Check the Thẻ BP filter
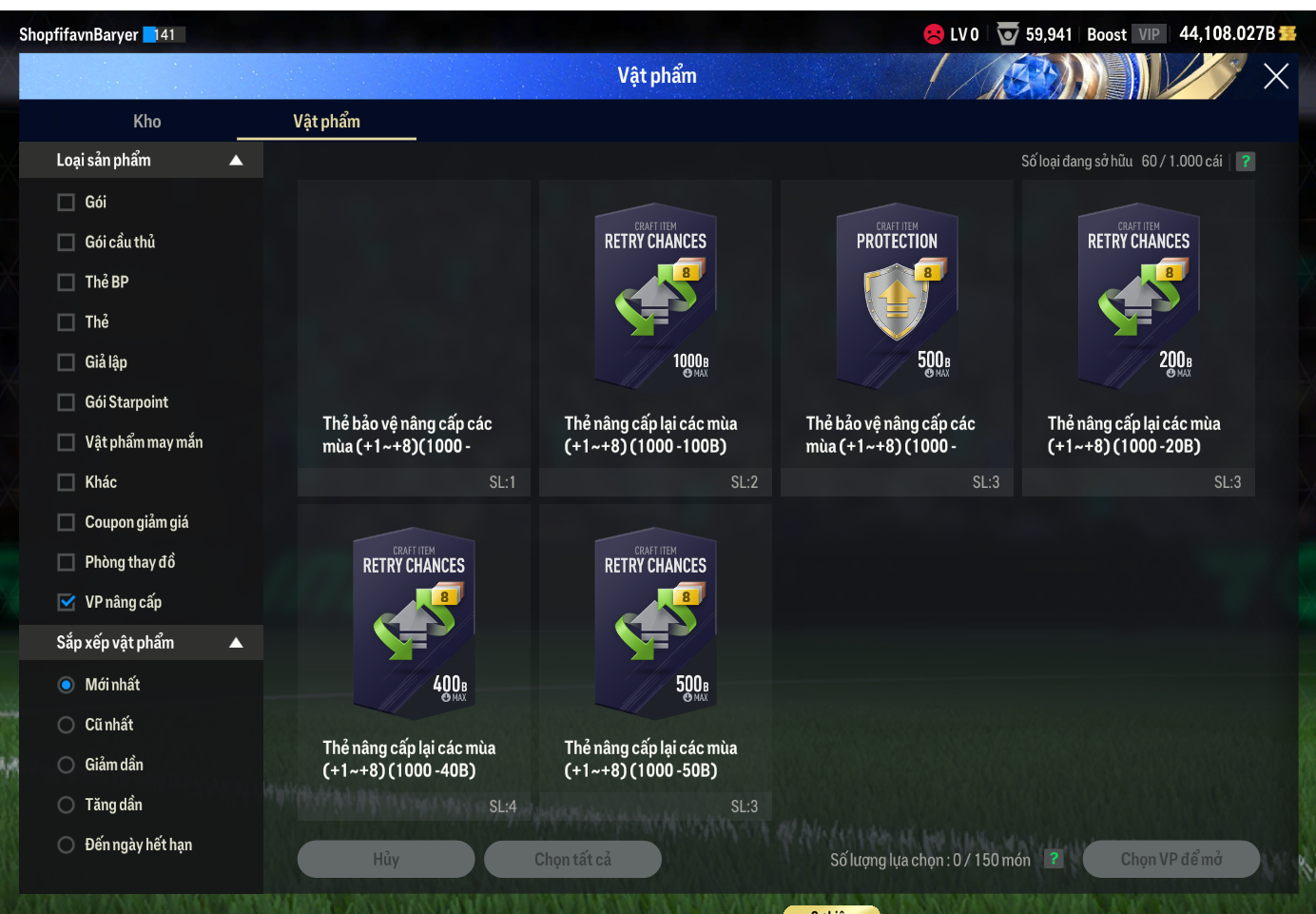 coord(67,282)
